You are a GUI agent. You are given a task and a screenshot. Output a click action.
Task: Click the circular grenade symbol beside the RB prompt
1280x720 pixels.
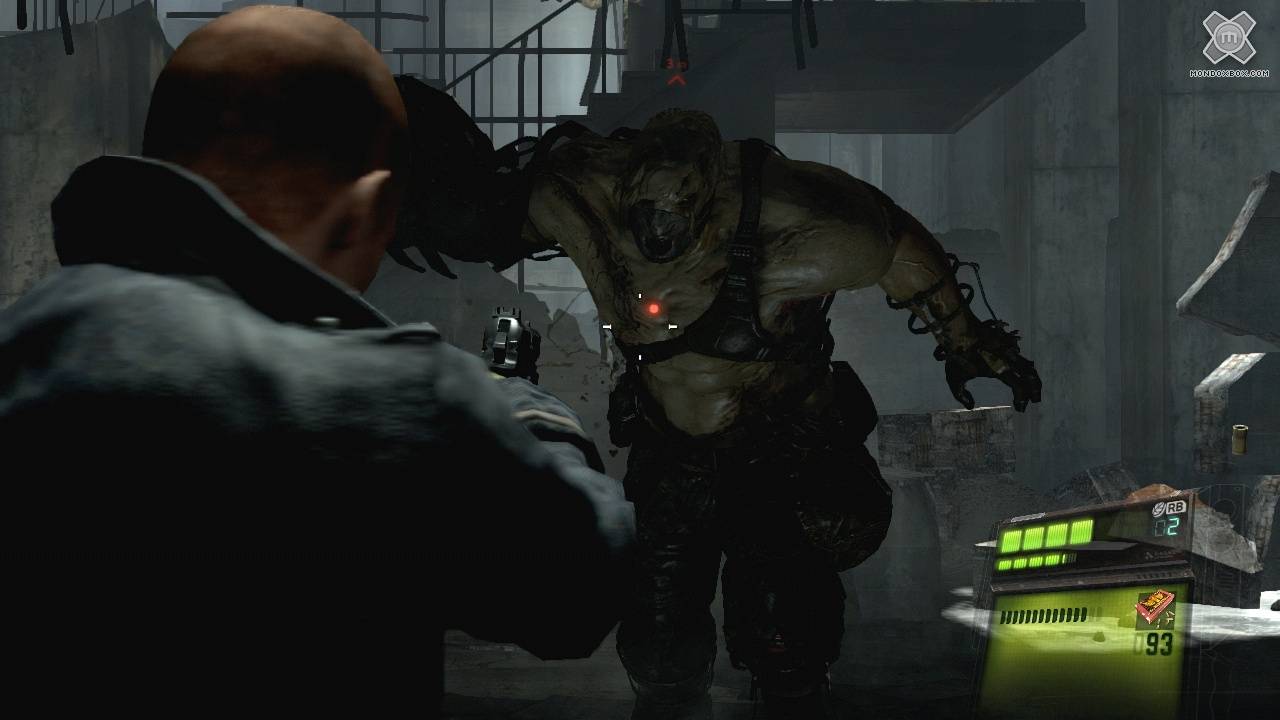1158,508
